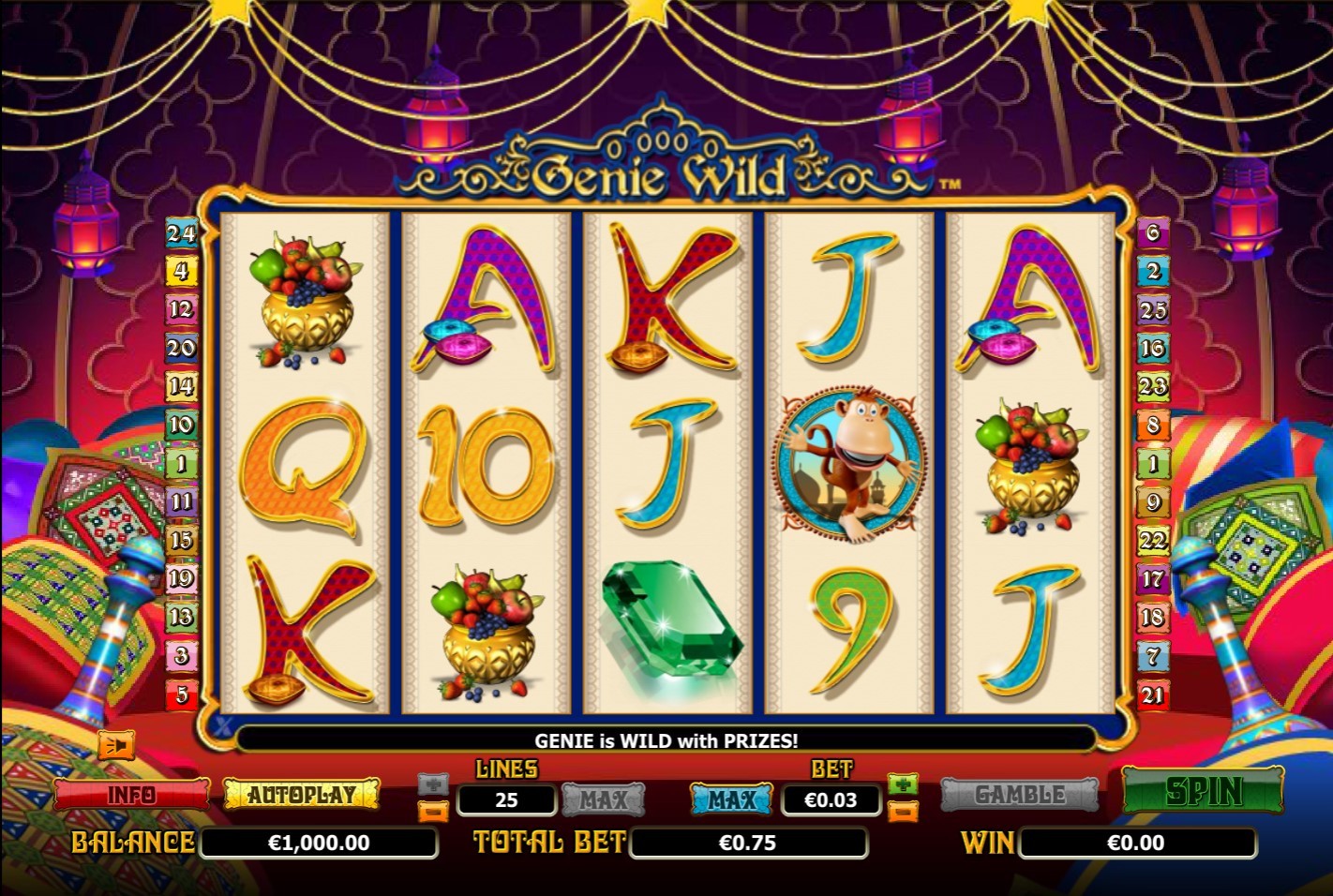Highlight payline number 25 marker
The width and height of the screenshot is (1333, 896).
[1153, 309]
